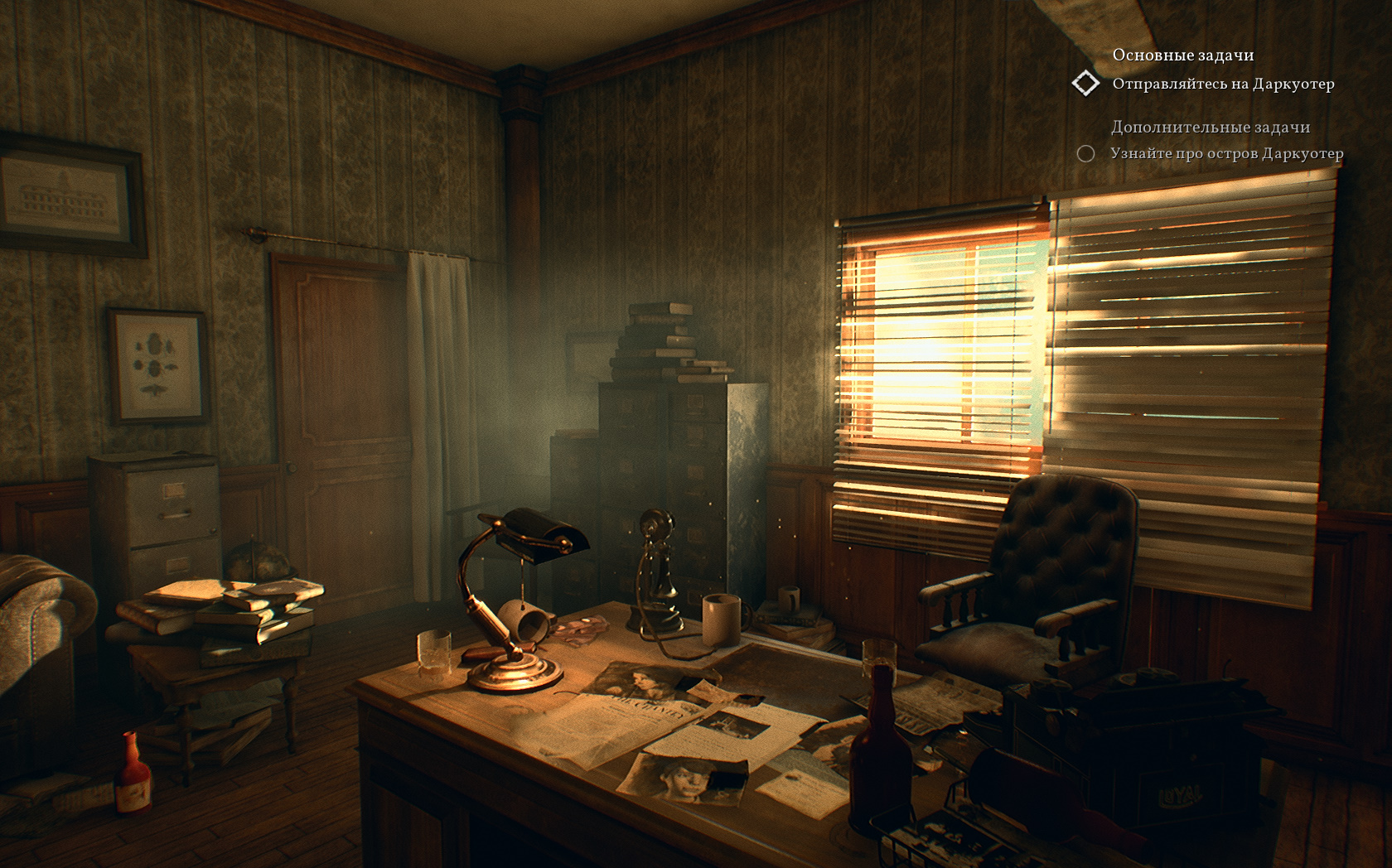Screen dimensions: 1392x868
Task: Click the circle marker of the optional objective
Action: [1085, 153]
